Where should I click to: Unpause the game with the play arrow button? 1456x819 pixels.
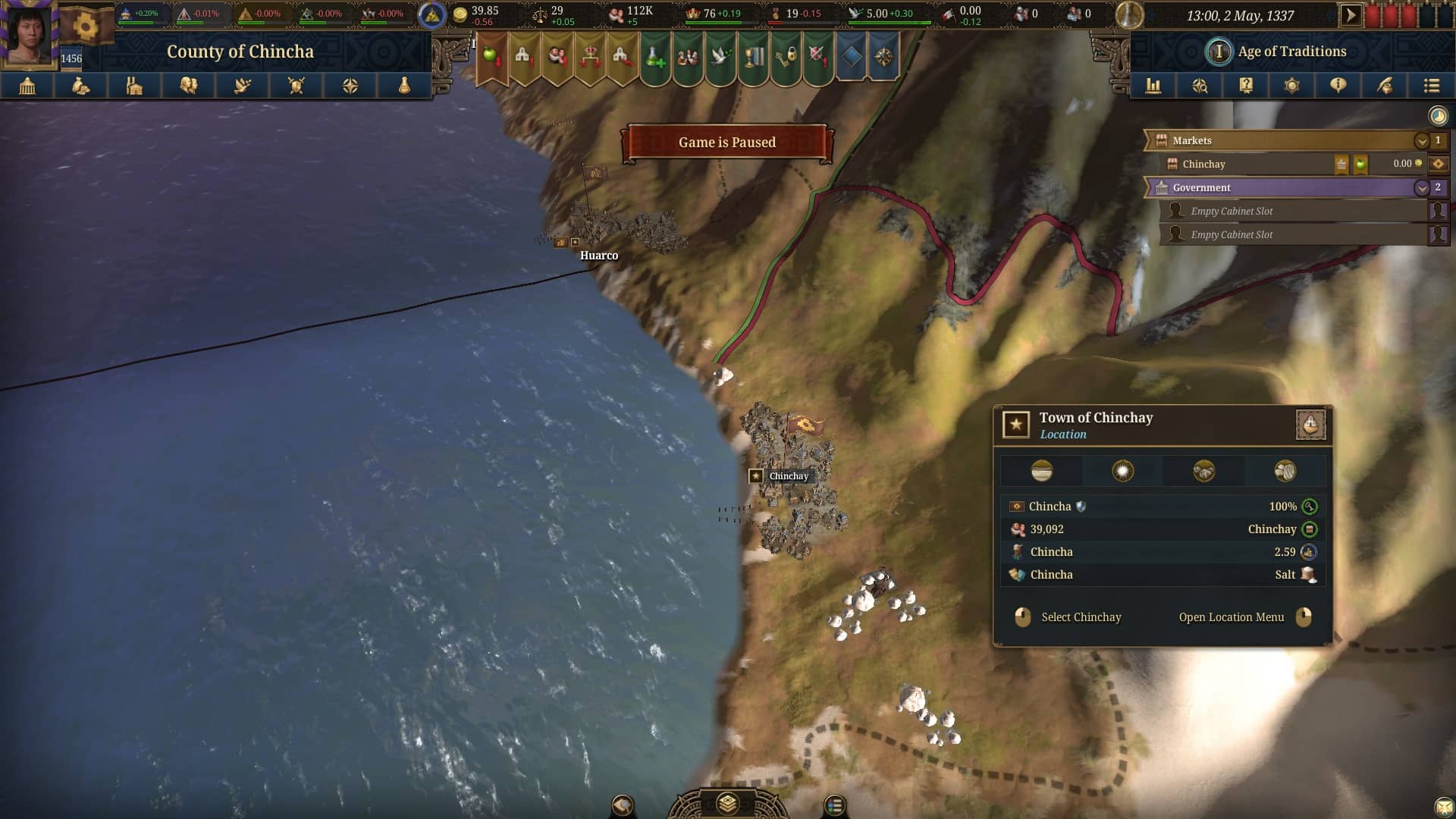point(1351,15)
